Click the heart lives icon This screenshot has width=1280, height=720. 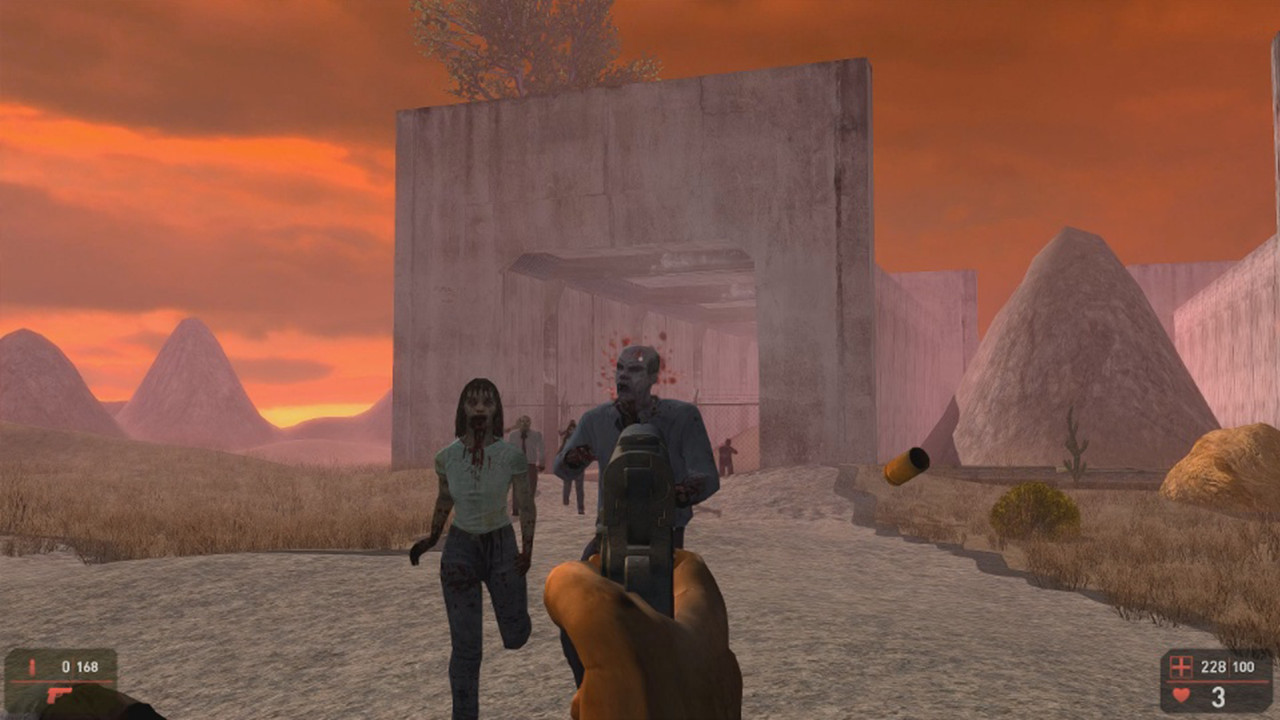tap(1179, 696)
